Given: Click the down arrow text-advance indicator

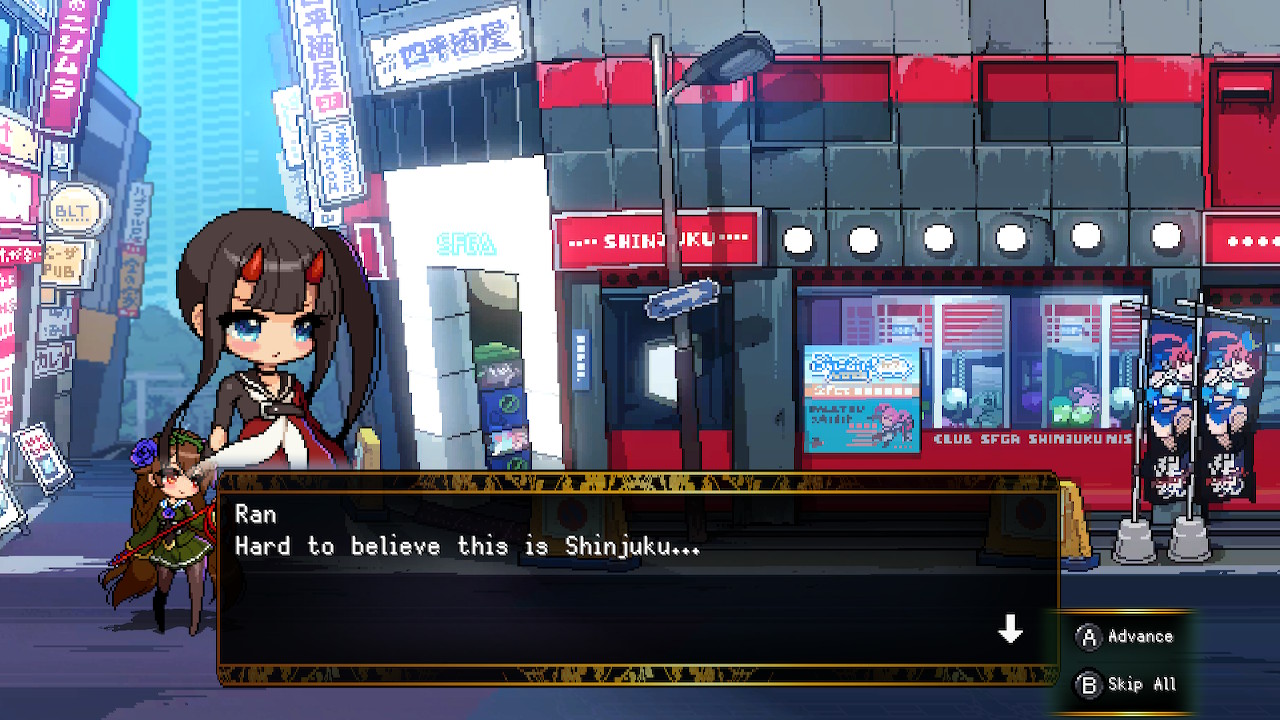Looking at the screenshot, I should coord(1012,630).
